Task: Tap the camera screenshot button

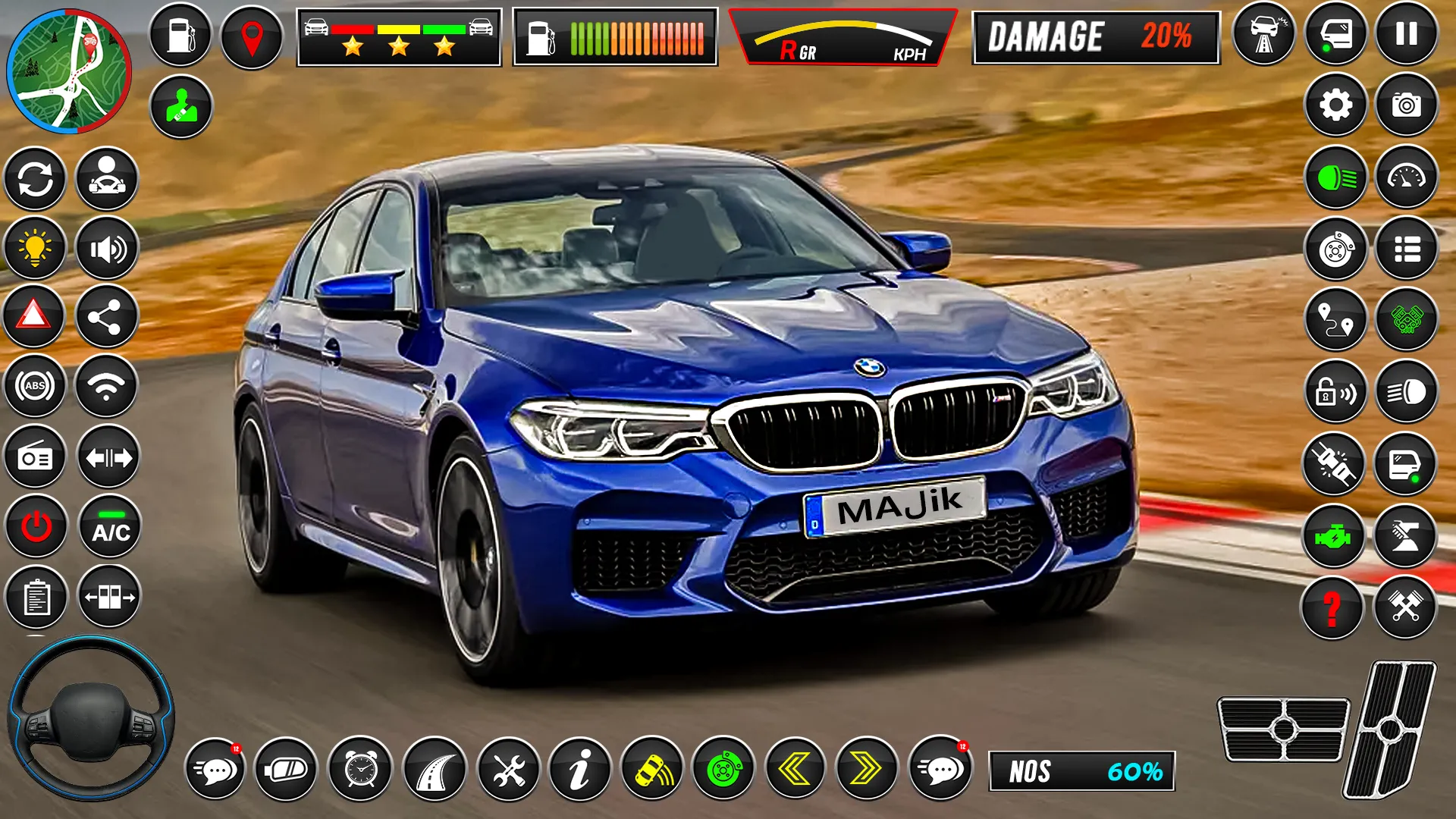Action: (x=1407, y=105)
